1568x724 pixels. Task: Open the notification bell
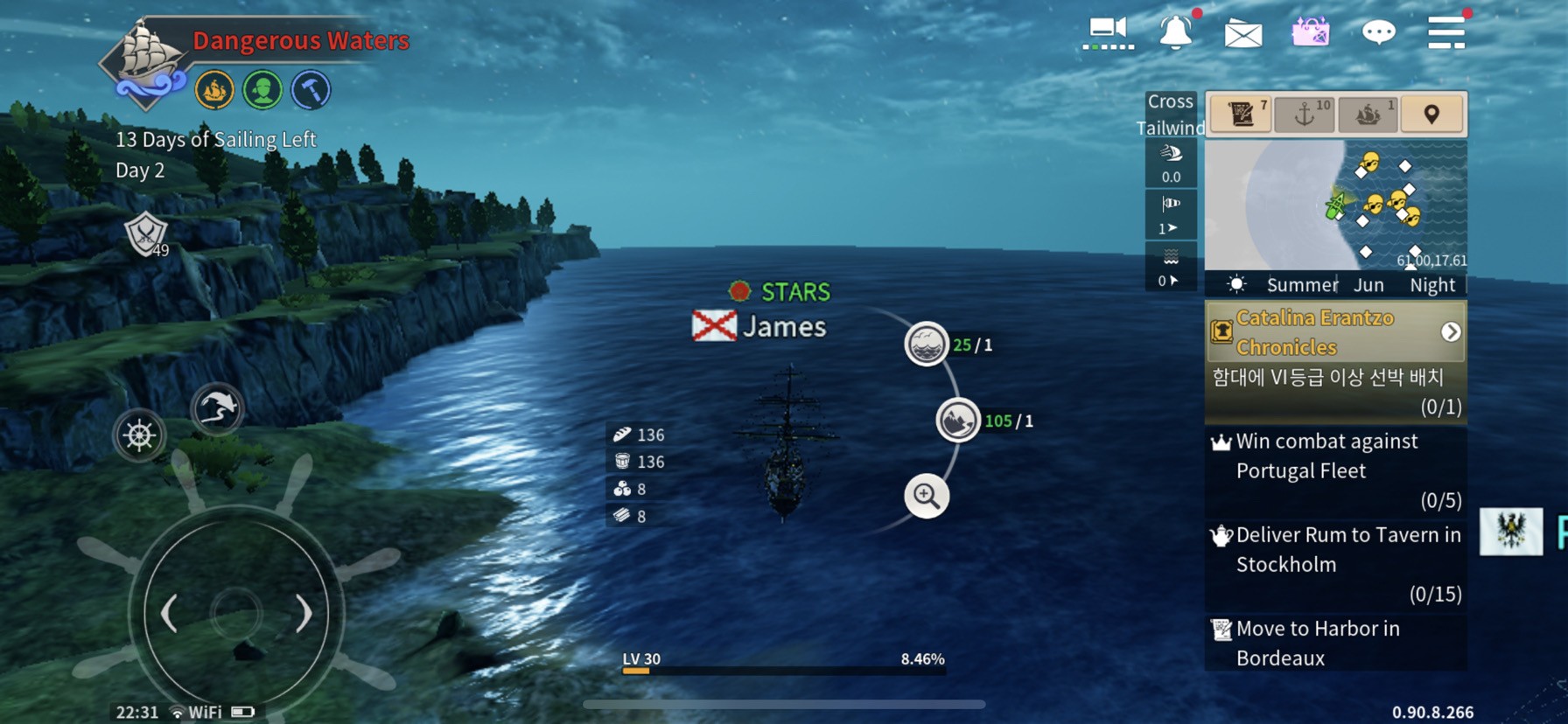click(x=1176, y=33)
